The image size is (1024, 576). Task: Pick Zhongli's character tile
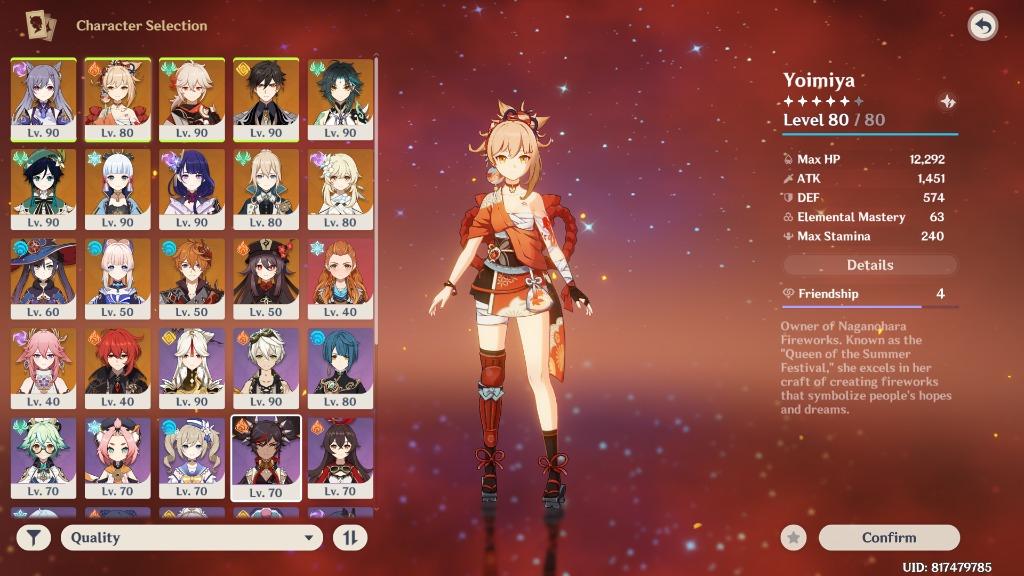point(266,98)
